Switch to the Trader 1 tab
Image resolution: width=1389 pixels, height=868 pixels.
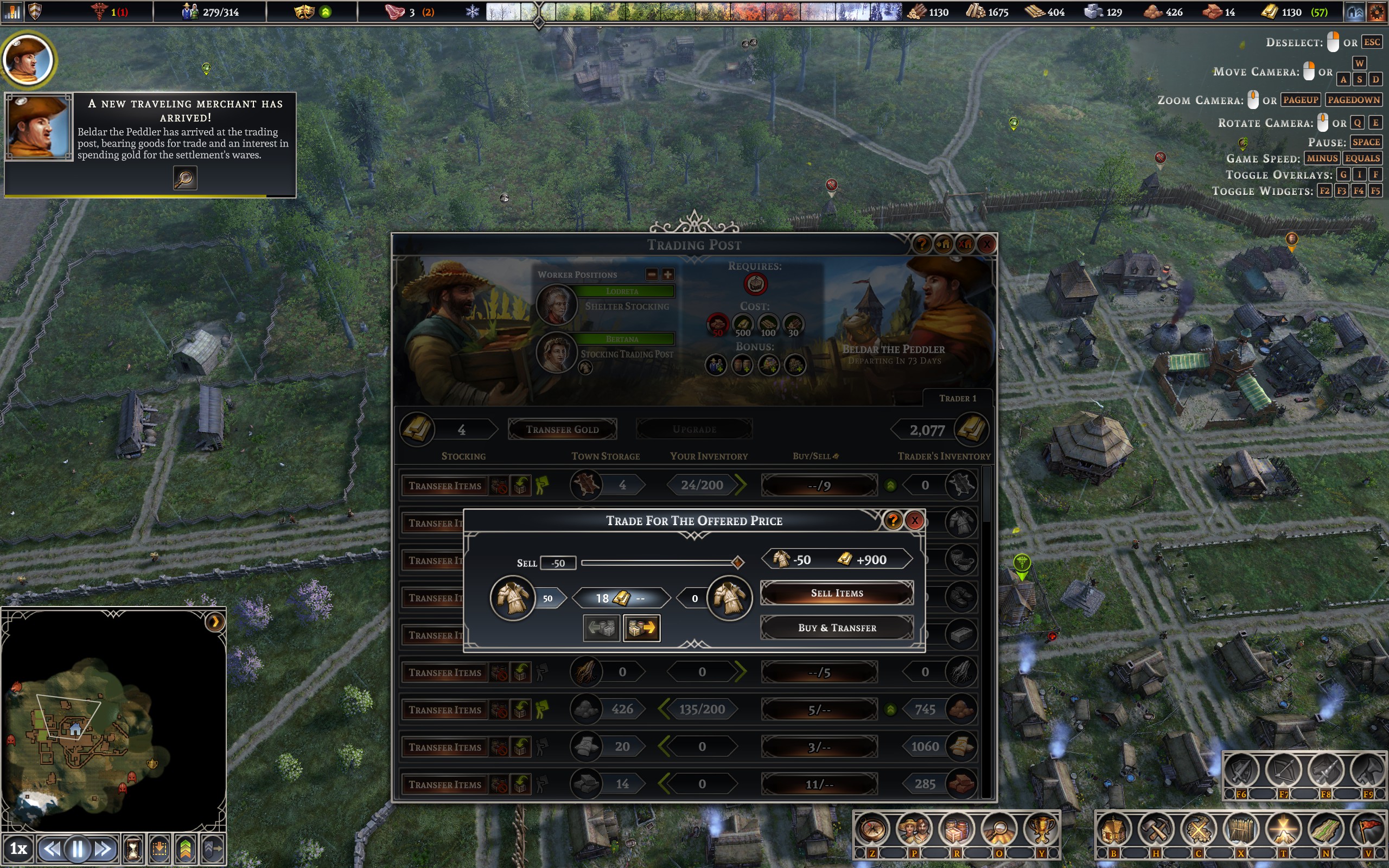(957, 398)
